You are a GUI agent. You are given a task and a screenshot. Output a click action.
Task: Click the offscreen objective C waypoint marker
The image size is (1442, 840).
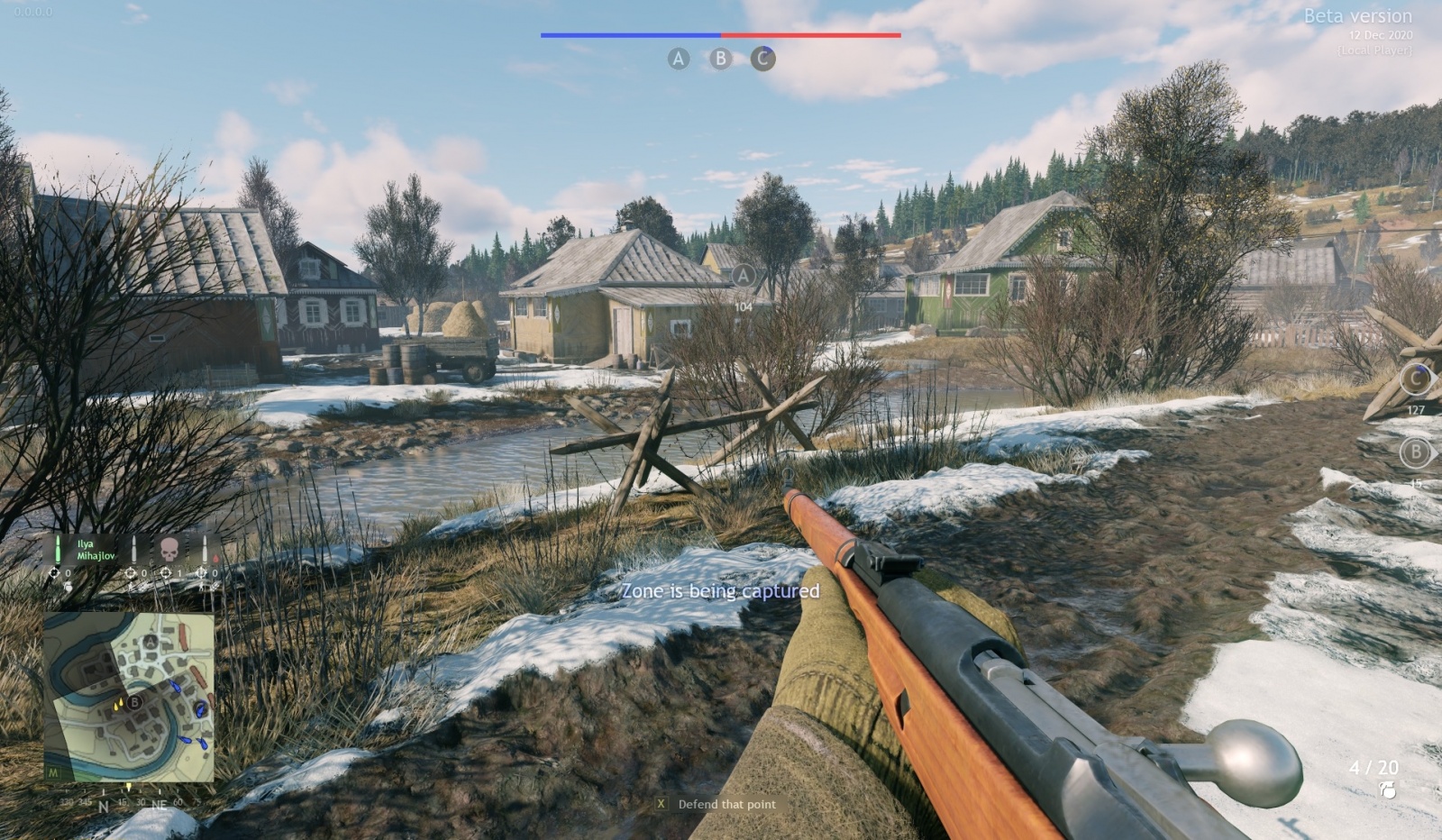tap(1415, 379)
